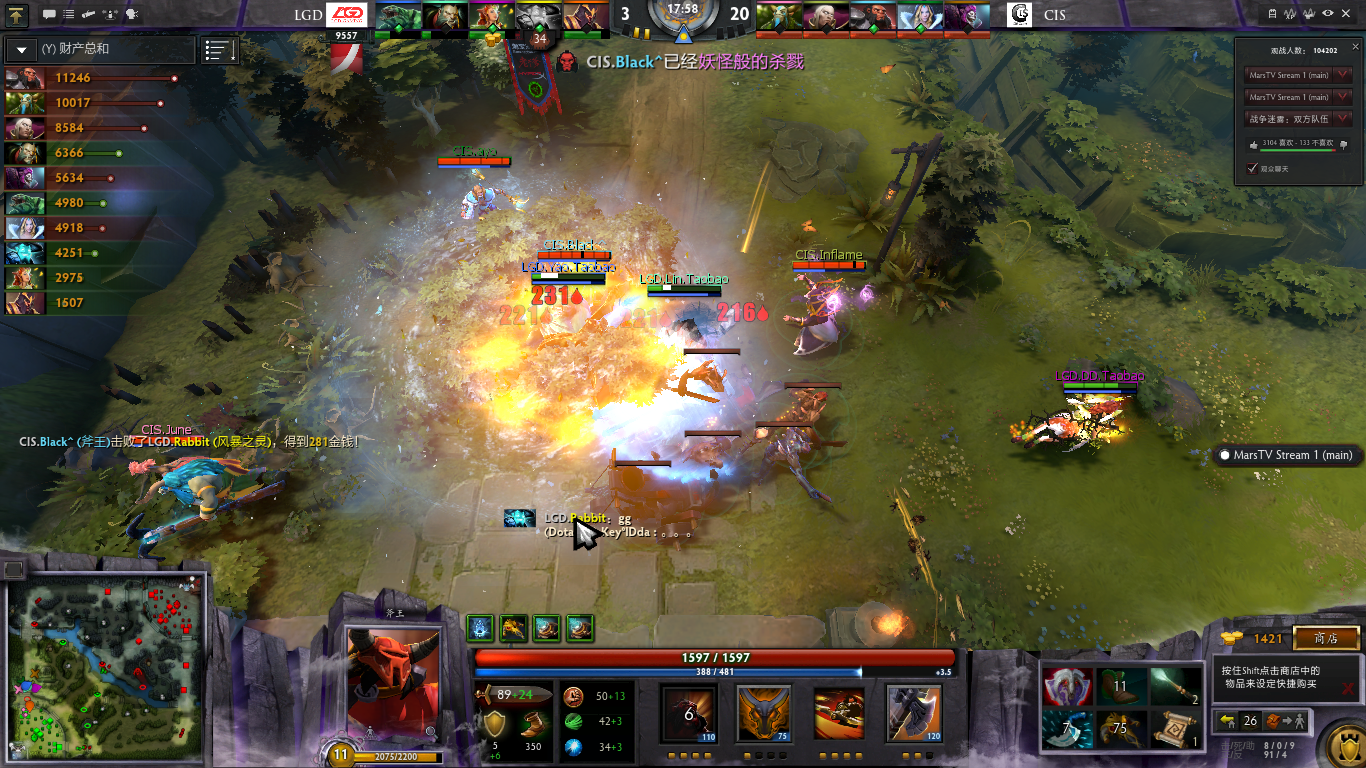The height and width of the screenshot is (768, 1366).
Task: Click the Counter Helix ability icon
Action: [x=838, y=714]
